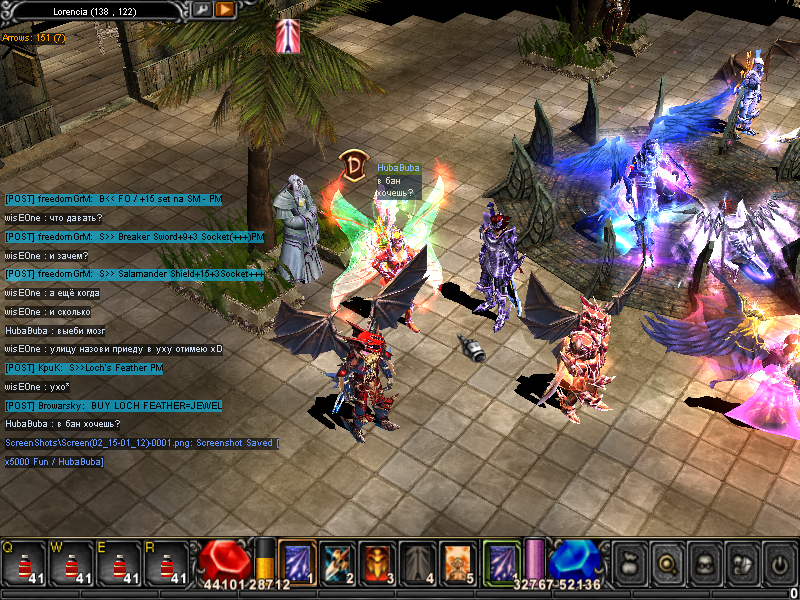
Task: Select skill slot 1 on the hotbar
Action: 297,562
